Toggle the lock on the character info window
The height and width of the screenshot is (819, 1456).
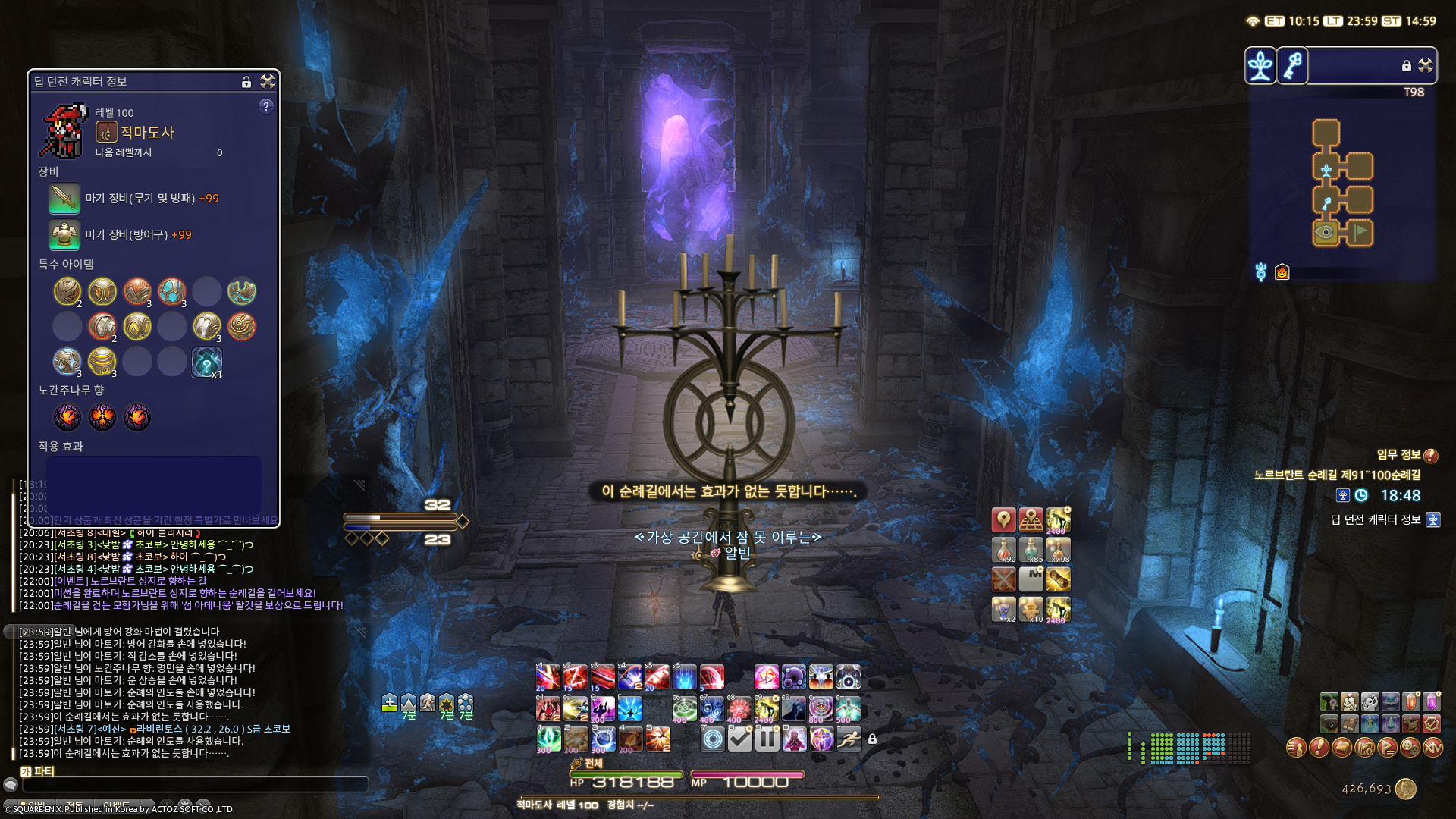pos(246,82)
